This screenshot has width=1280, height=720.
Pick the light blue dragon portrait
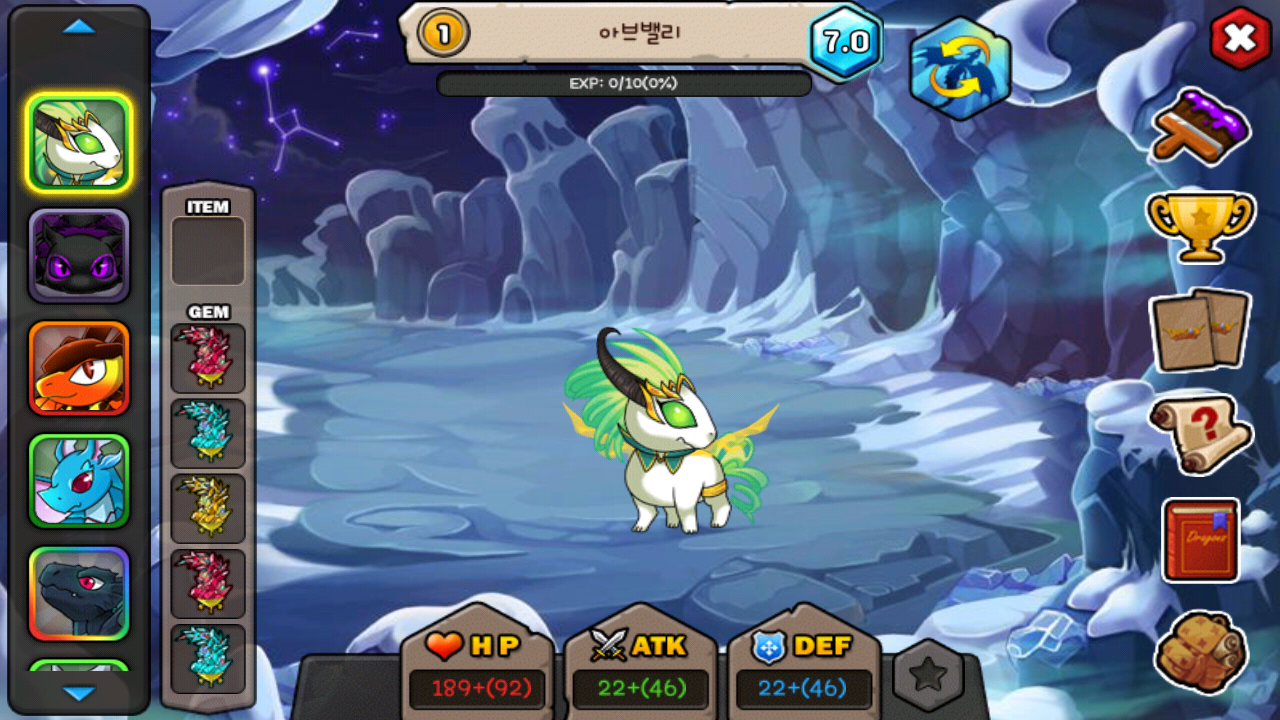coord(79,481)
